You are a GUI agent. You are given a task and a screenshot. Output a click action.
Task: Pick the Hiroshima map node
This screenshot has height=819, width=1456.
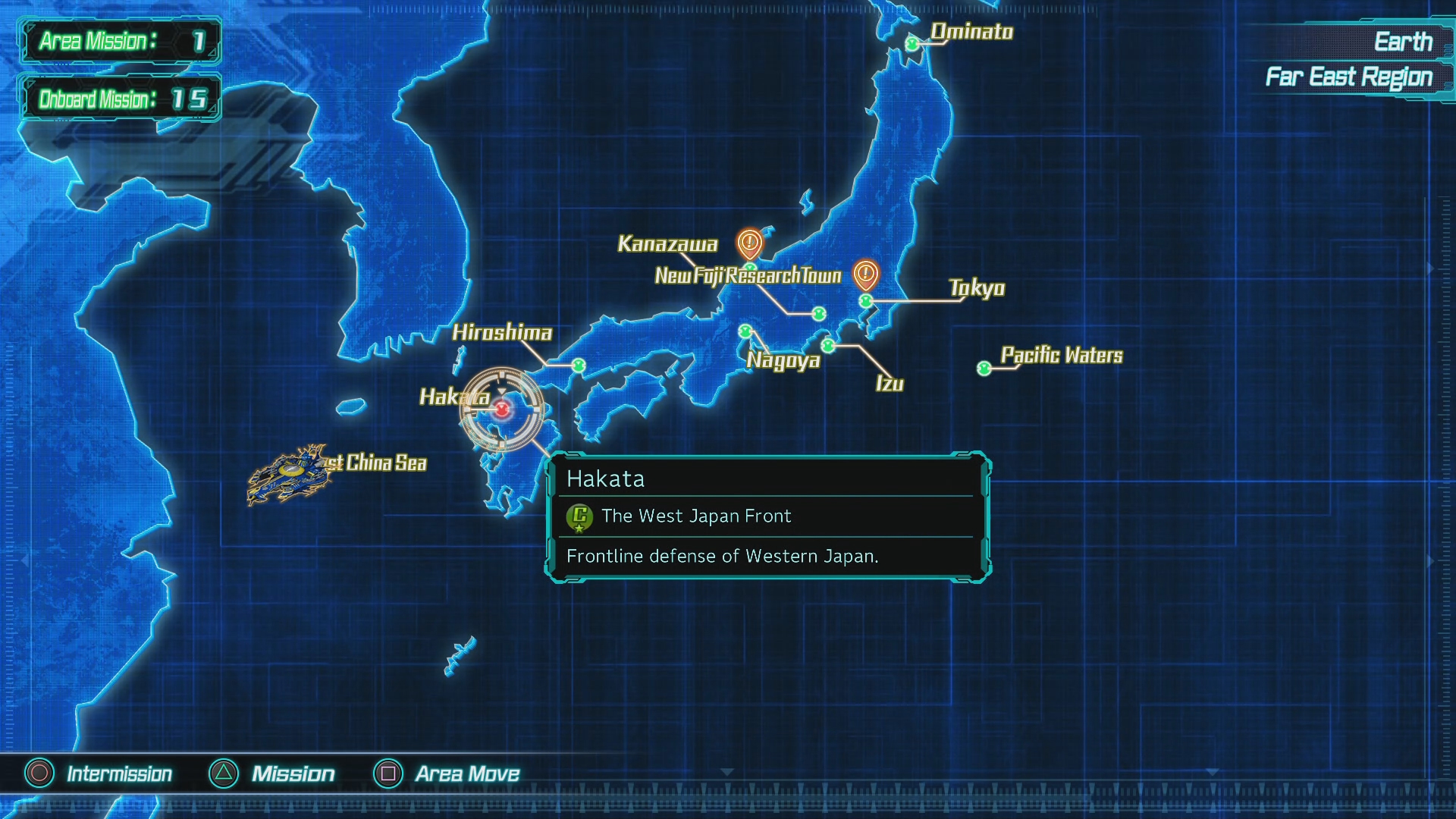579,366
